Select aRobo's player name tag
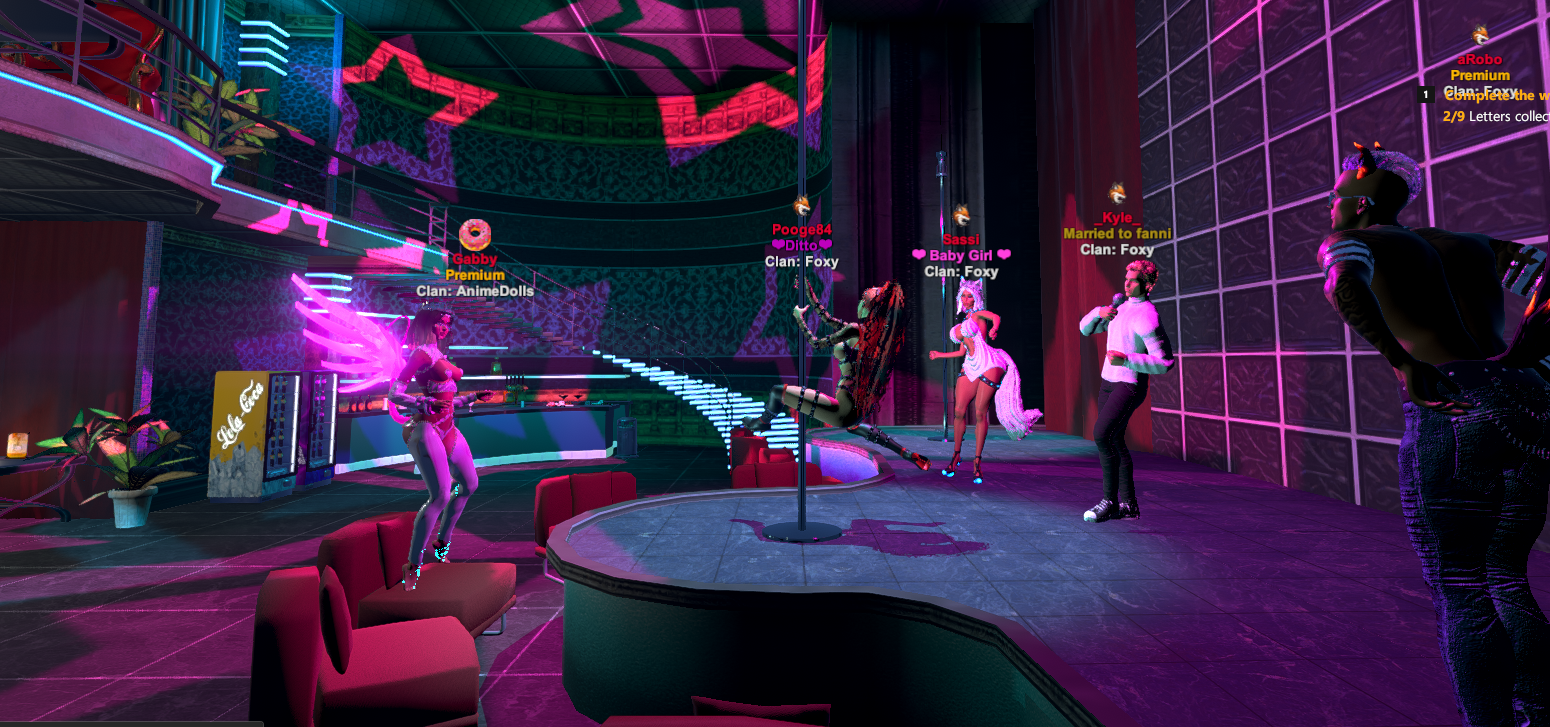 1480,60
